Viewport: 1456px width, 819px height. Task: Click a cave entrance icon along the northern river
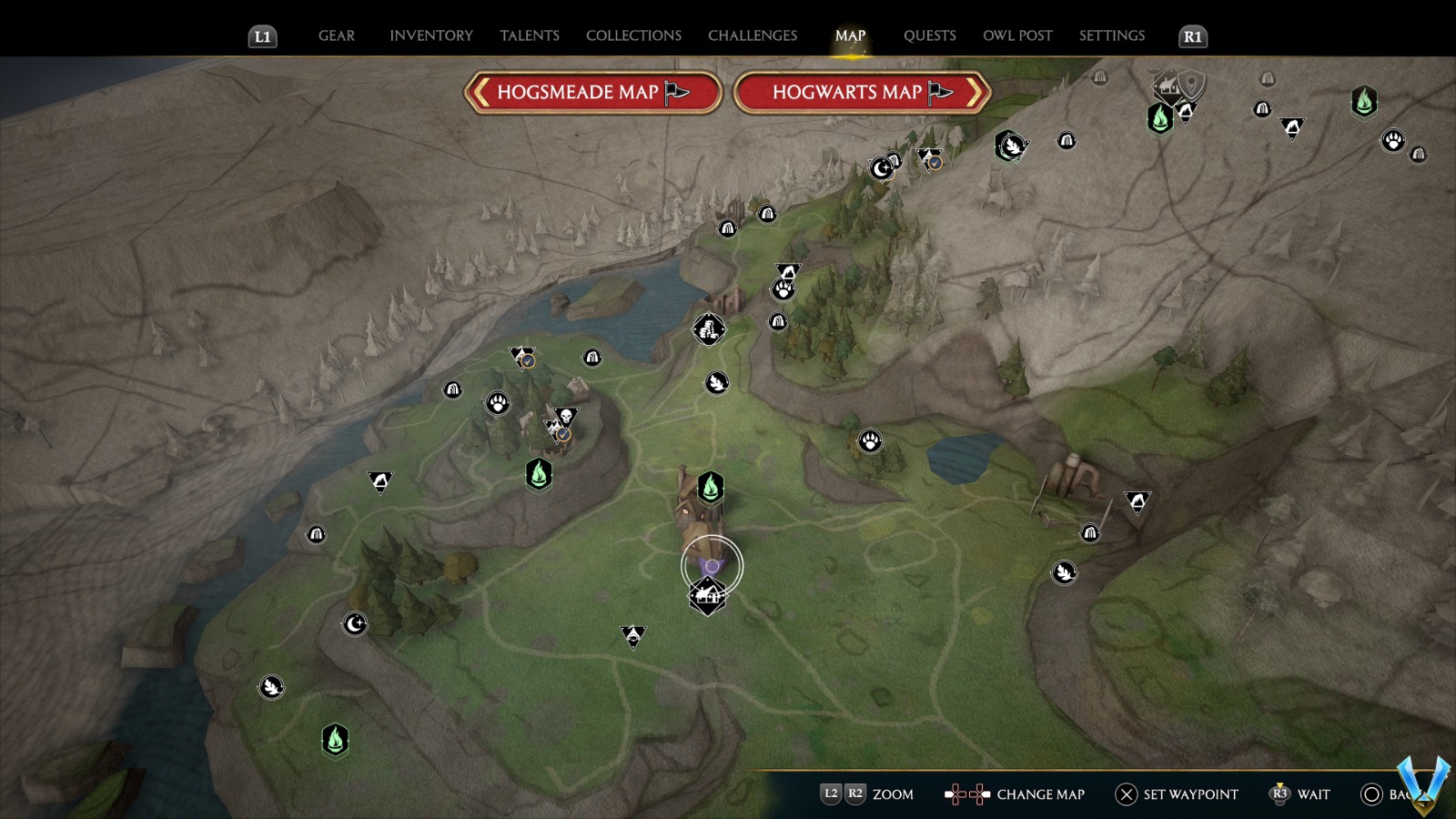pos(768,214)
